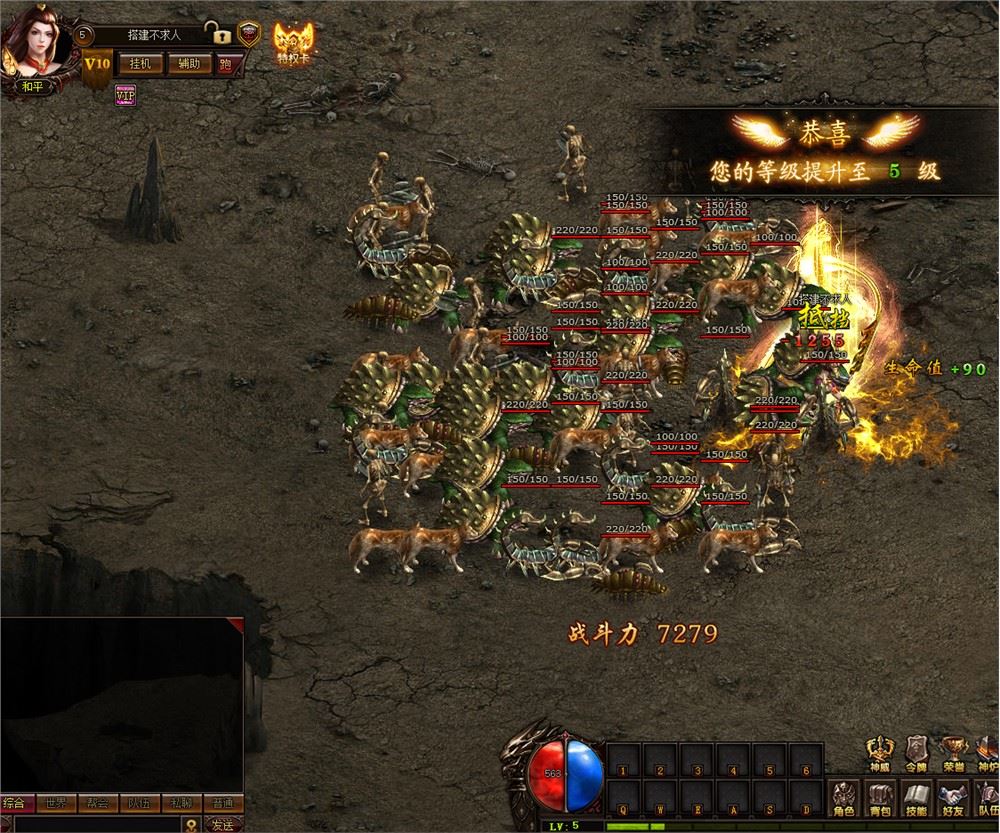Open the 令牌 token menu
The width and height of the screenshot is (1000, 833).
click(x=915, y=752)
